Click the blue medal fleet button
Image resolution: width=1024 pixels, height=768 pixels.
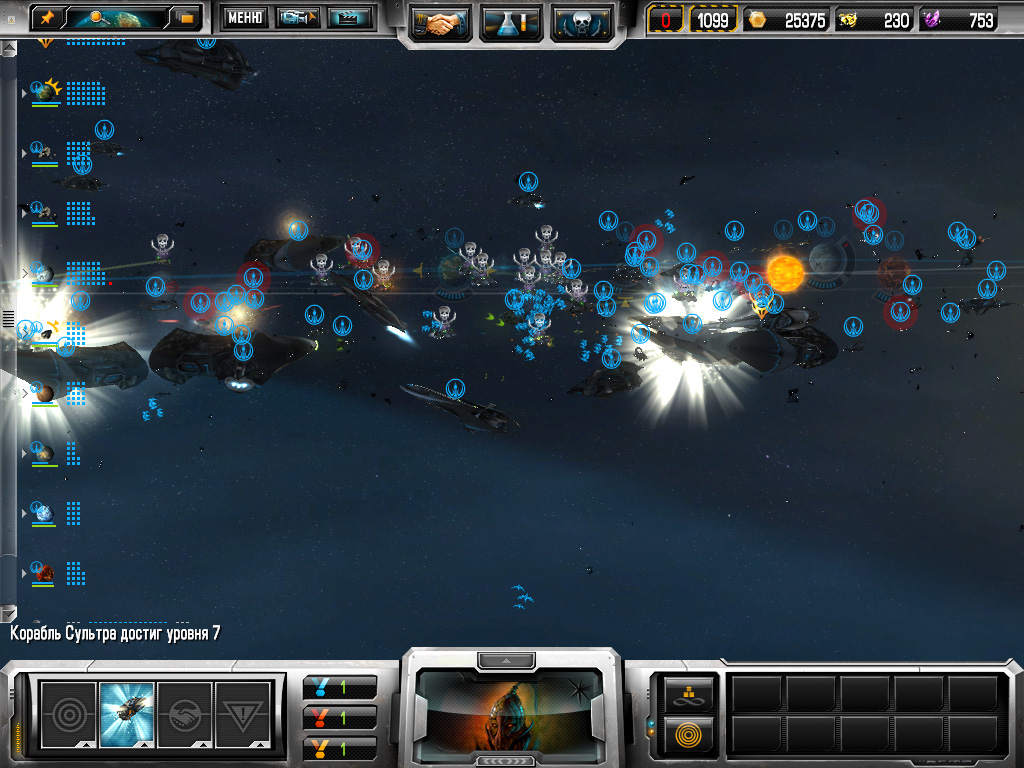click(x=340, y=687)
